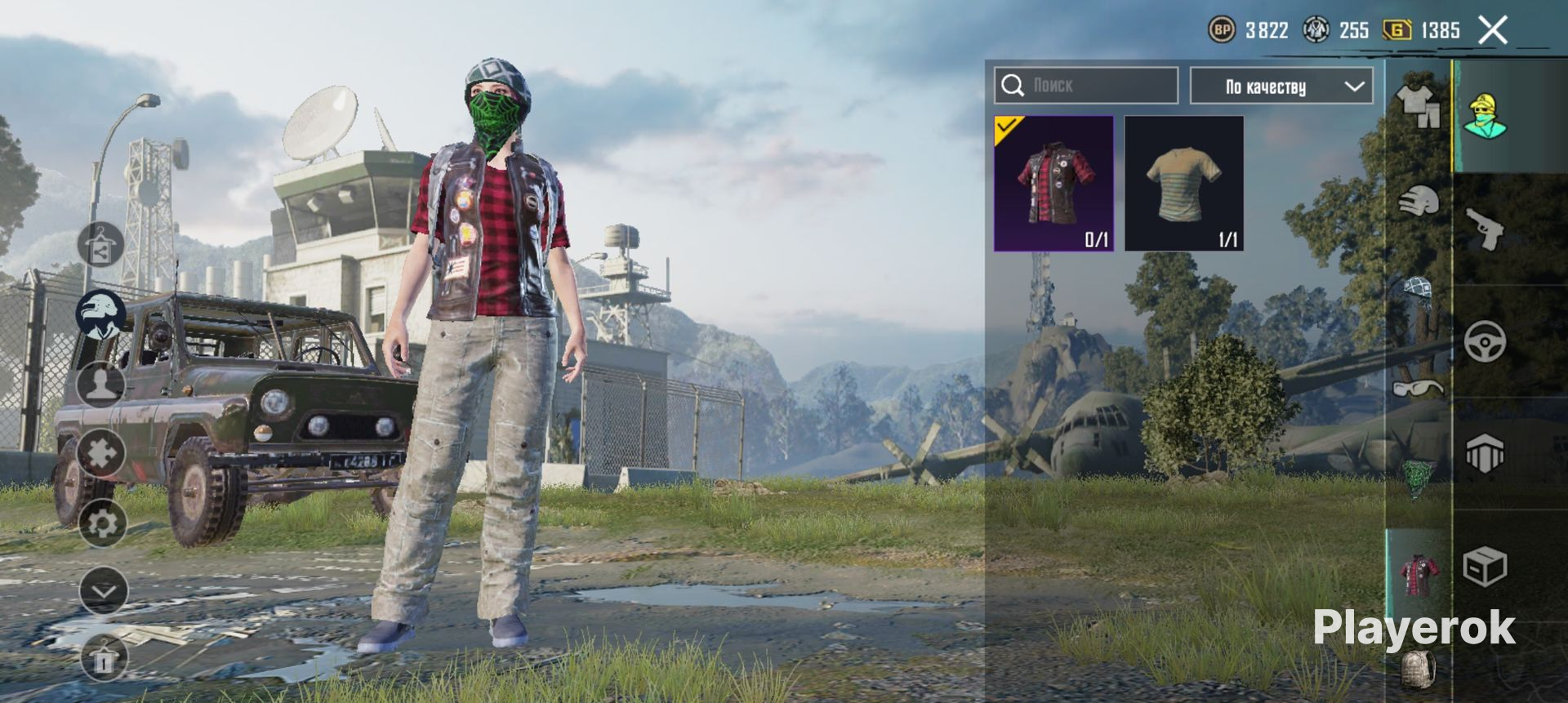The image size is (1568, 703).
Task: Choose the helmet headgear category
Action: coord(1419,201)
